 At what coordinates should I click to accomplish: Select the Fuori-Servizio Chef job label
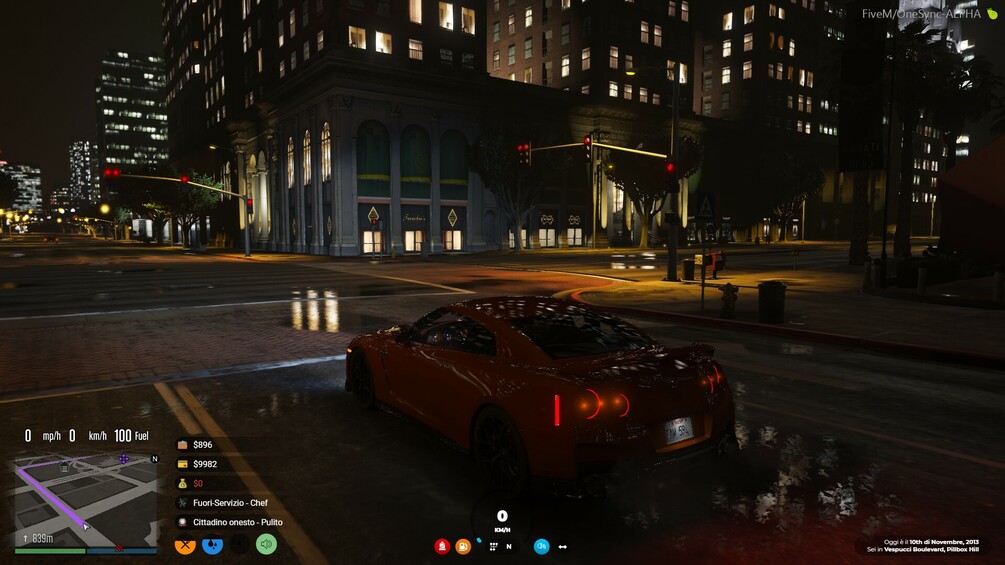point(222,503)
